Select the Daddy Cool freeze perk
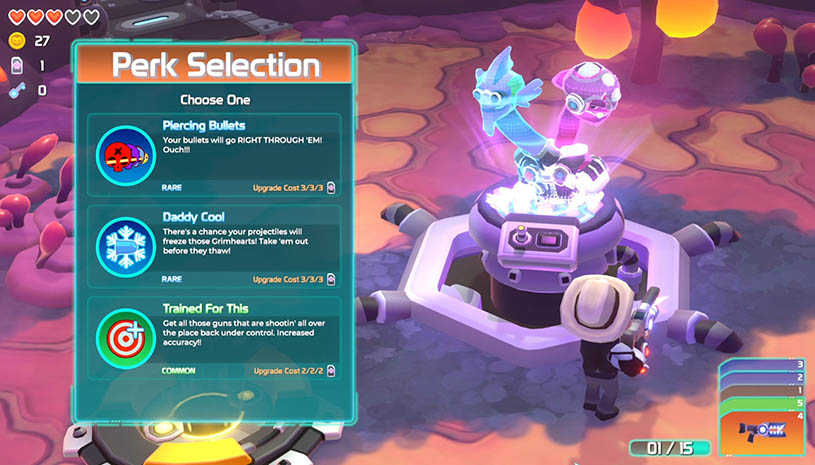 pos(214,246)
